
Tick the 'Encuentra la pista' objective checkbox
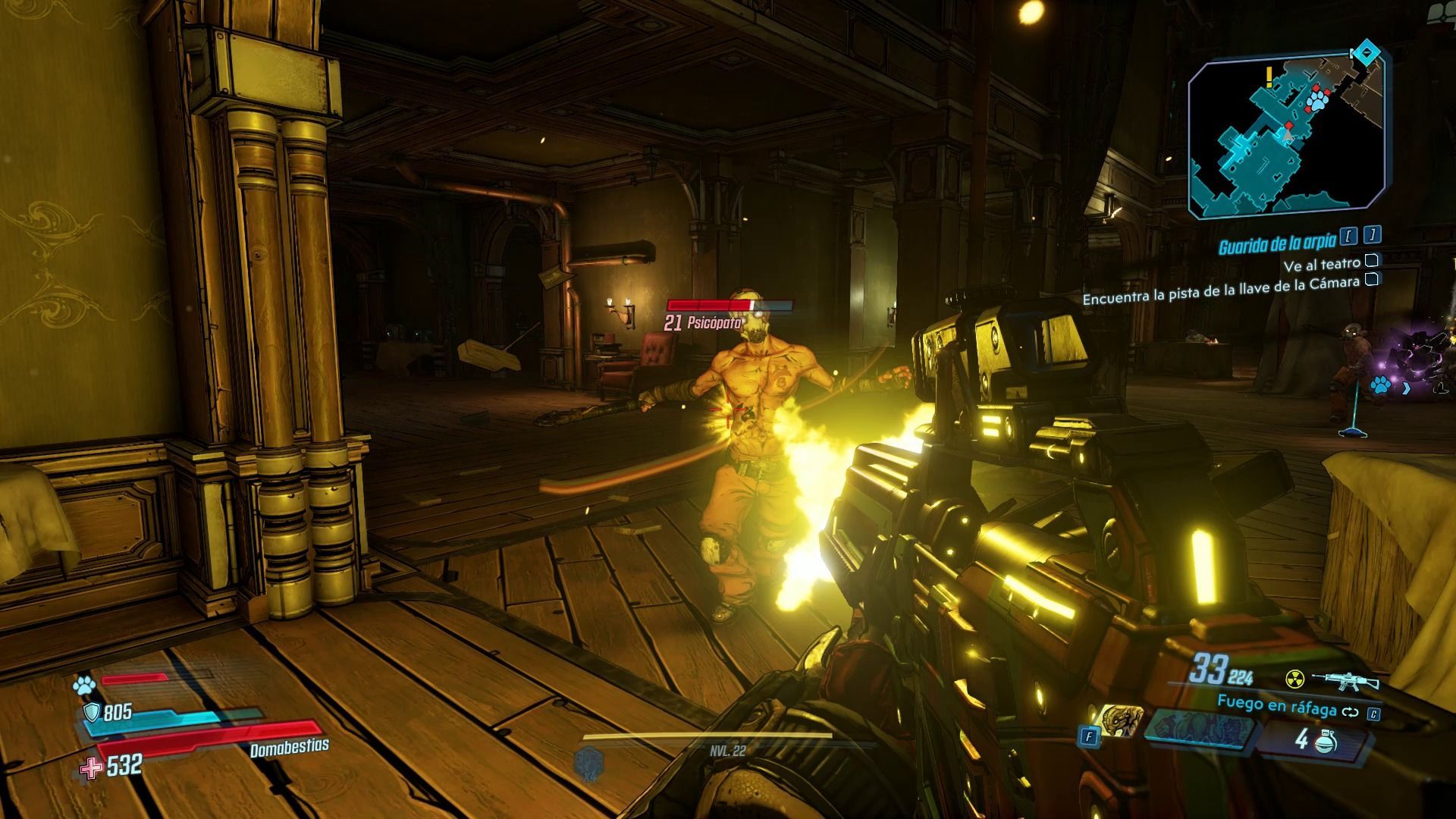[x=1371, y=279]
